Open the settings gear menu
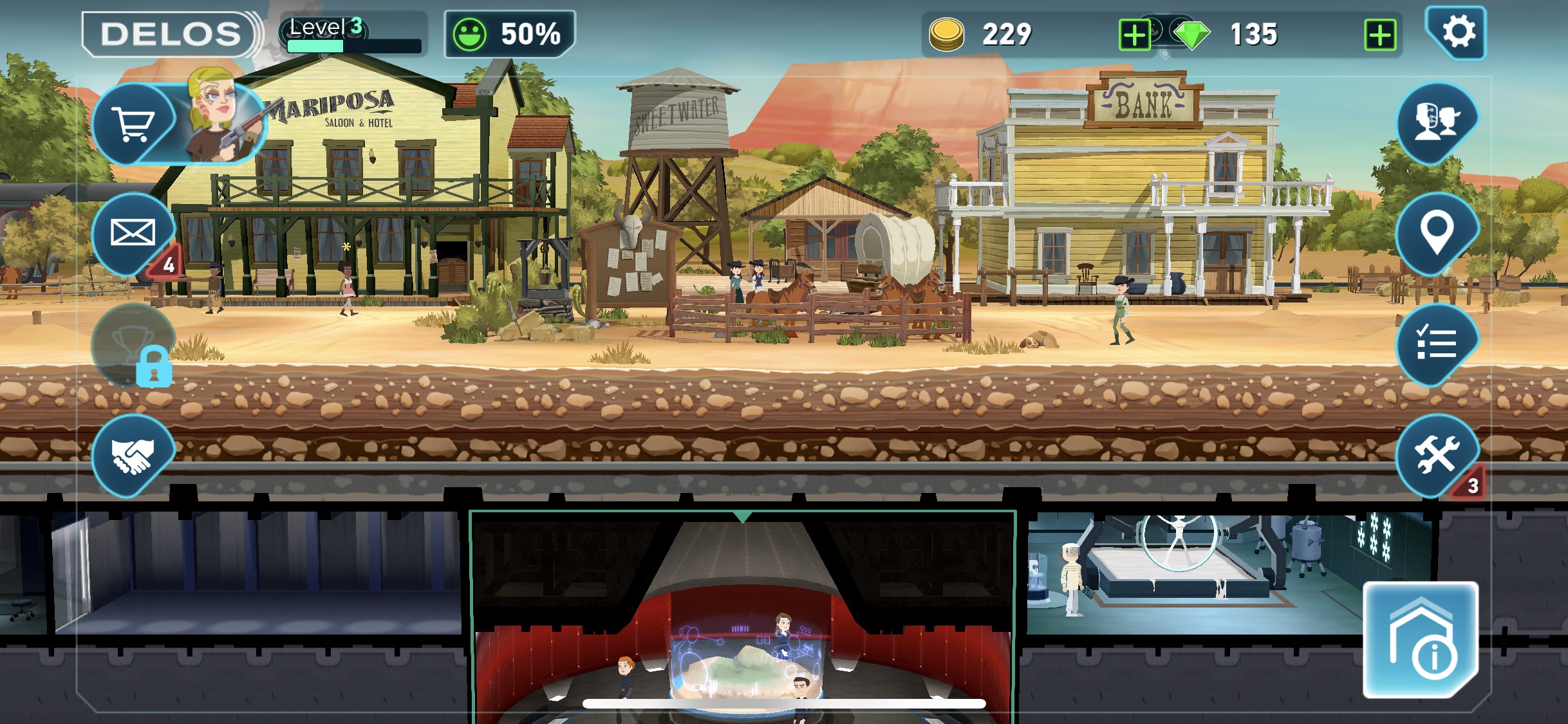 (1457, 32)
